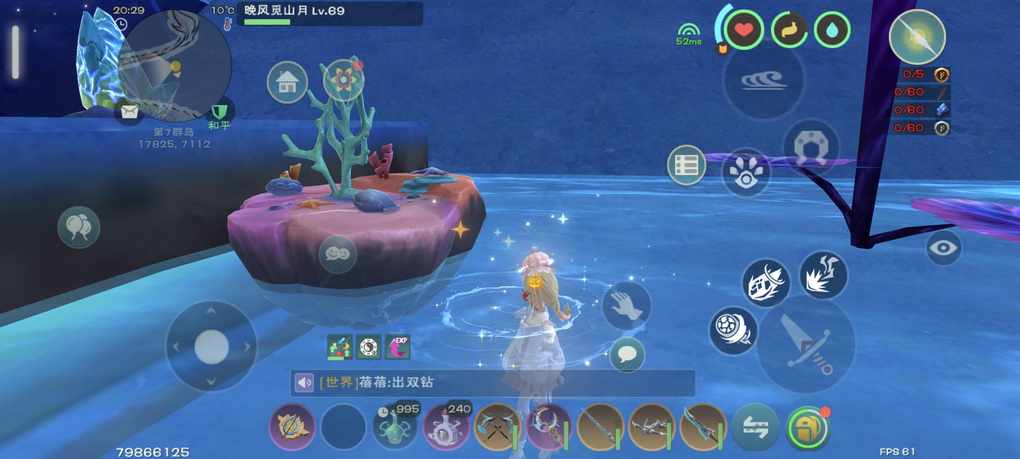The height and width of the screenshot is (459, 1020).
Task: Open the backpack inventory button
Action: tap(807, 427)
